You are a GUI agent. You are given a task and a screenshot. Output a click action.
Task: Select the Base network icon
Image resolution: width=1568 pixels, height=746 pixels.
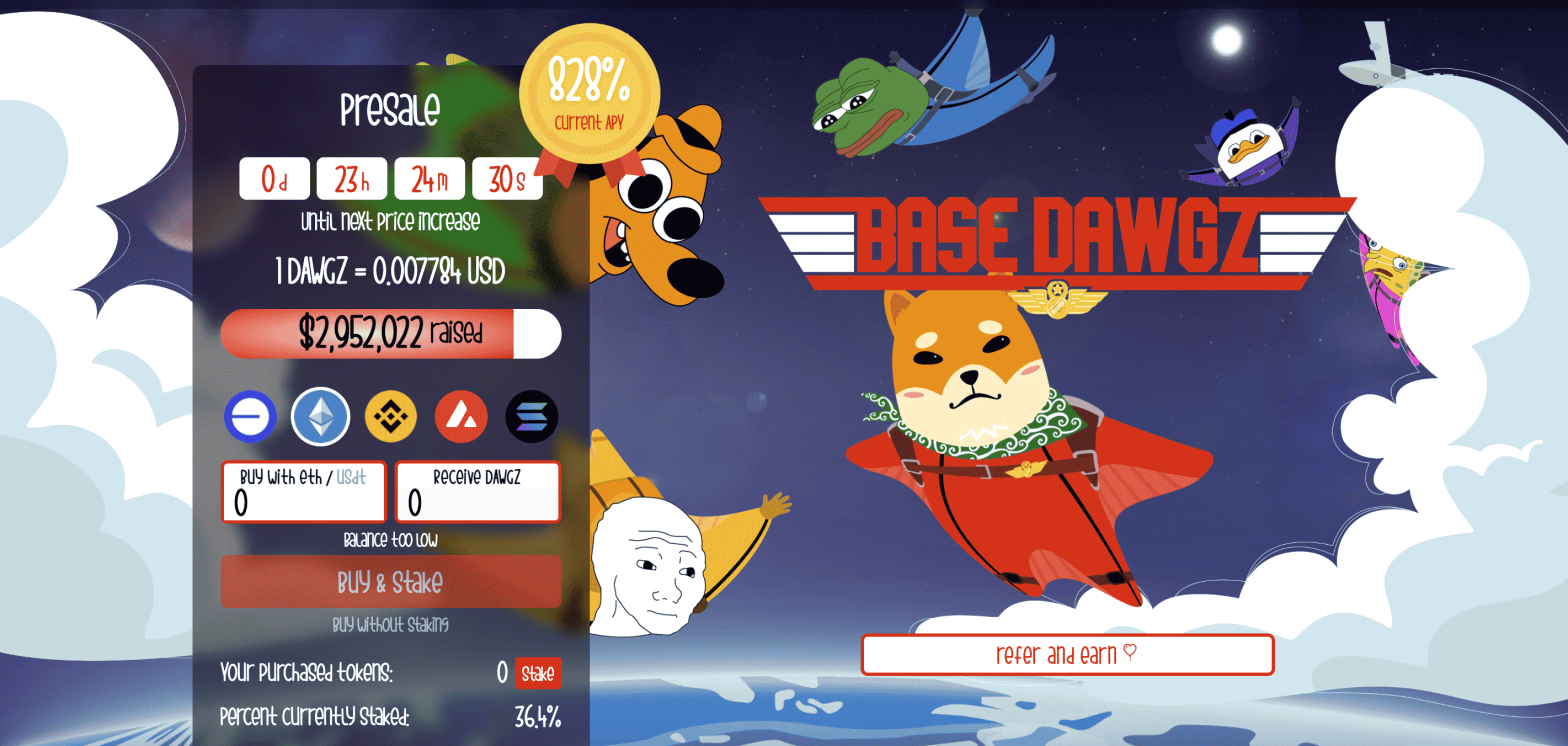click(x=250, y=416)
